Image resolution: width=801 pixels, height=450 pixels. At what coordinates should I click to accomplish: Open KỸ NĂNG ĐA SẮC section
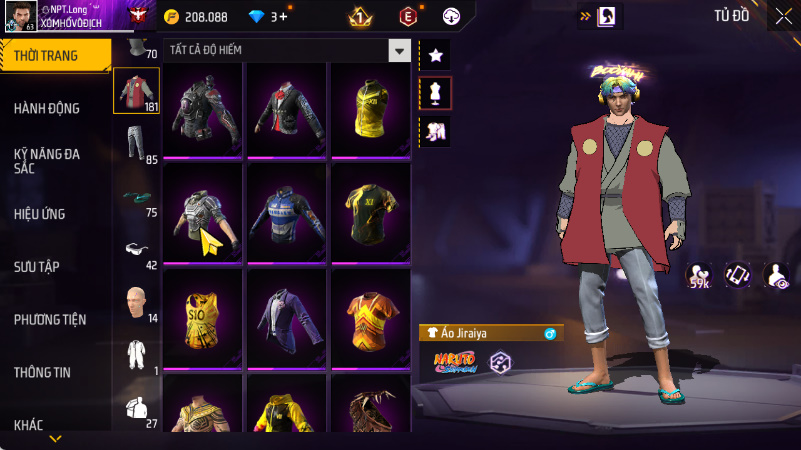pyautogui.click(x=47, y=162)
